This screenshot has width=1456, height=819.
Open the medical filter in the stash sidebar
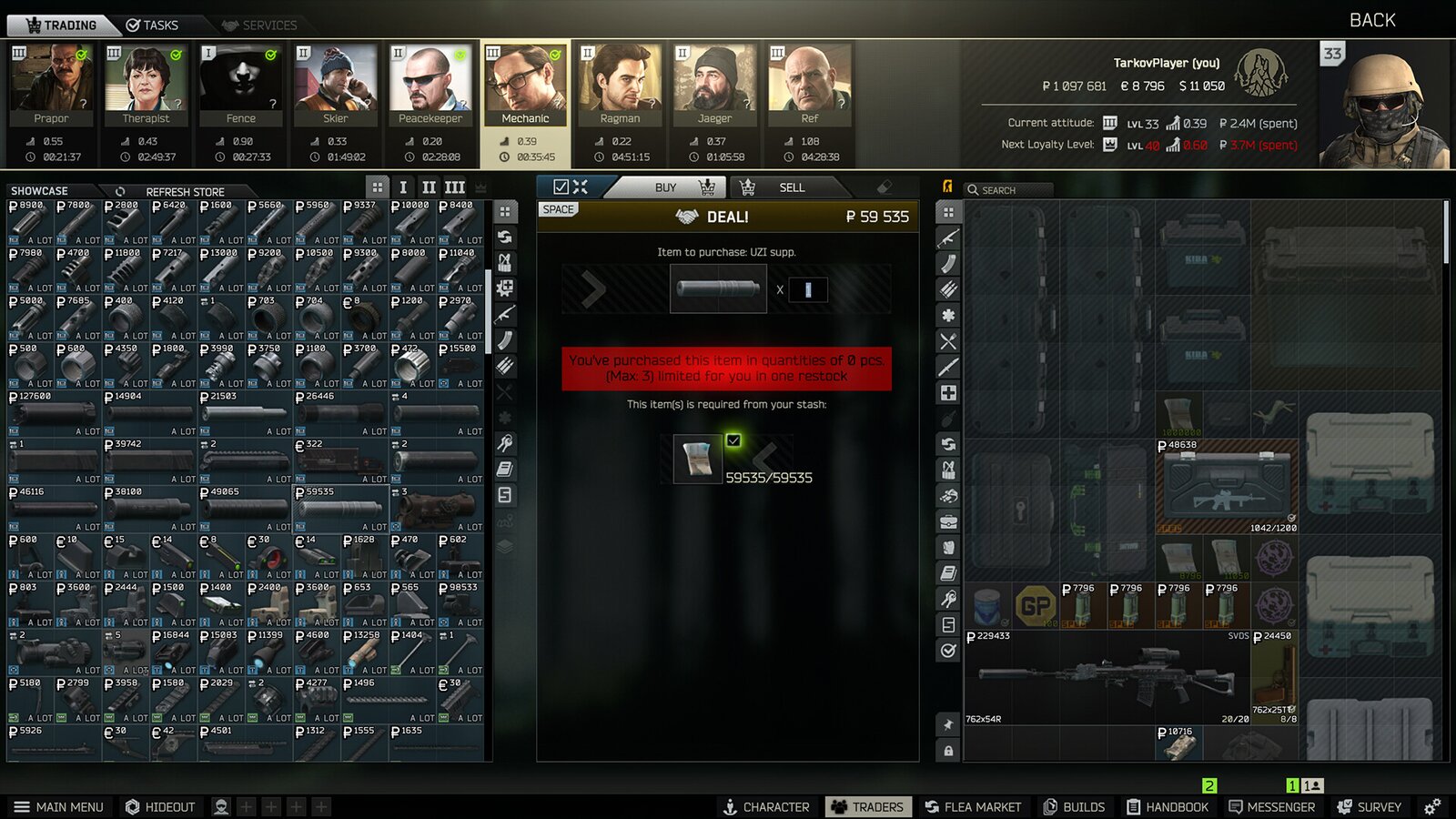(948, 391)
